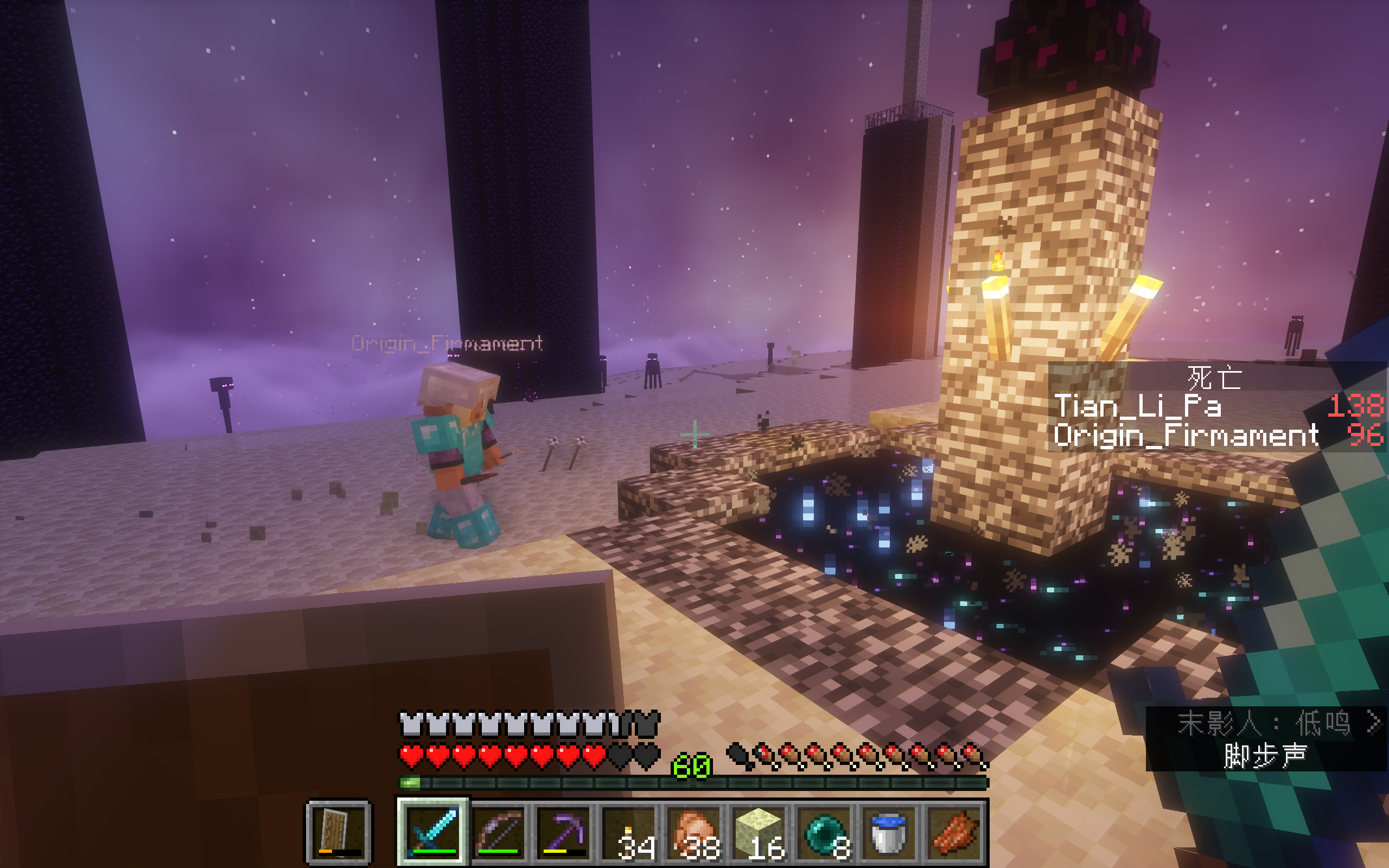Choose the bow in the hotbar
The height and width of the screenshot is (868, 1389).
499,832
